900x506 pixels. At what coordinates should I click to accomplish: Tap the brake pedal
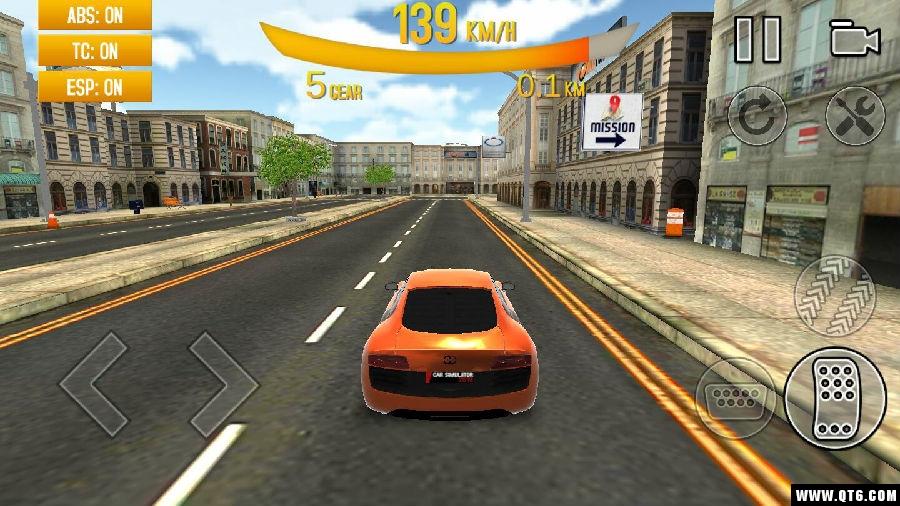736,397
